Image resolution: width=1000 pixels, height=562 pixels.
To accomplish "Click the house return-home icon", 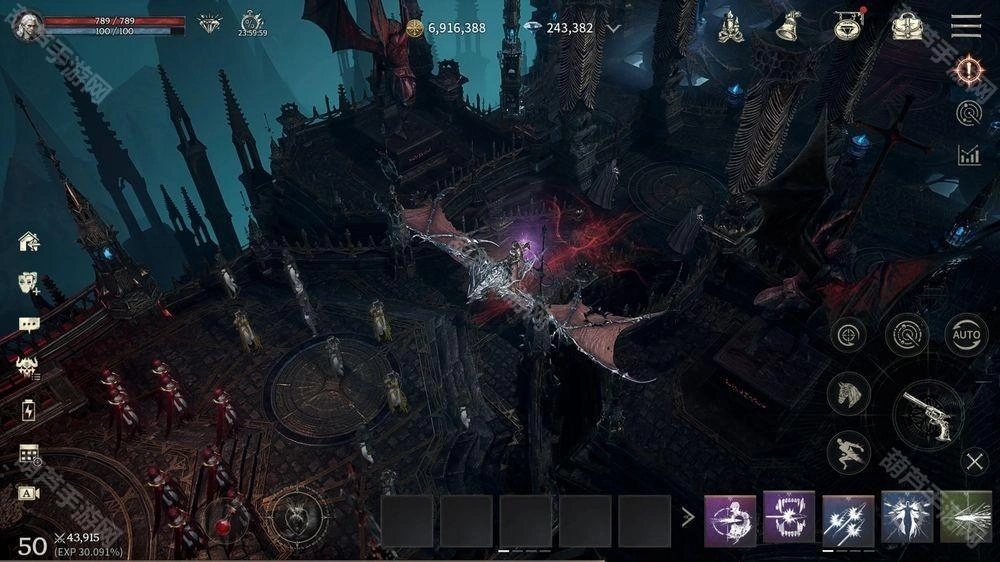I will click(29, 241).
